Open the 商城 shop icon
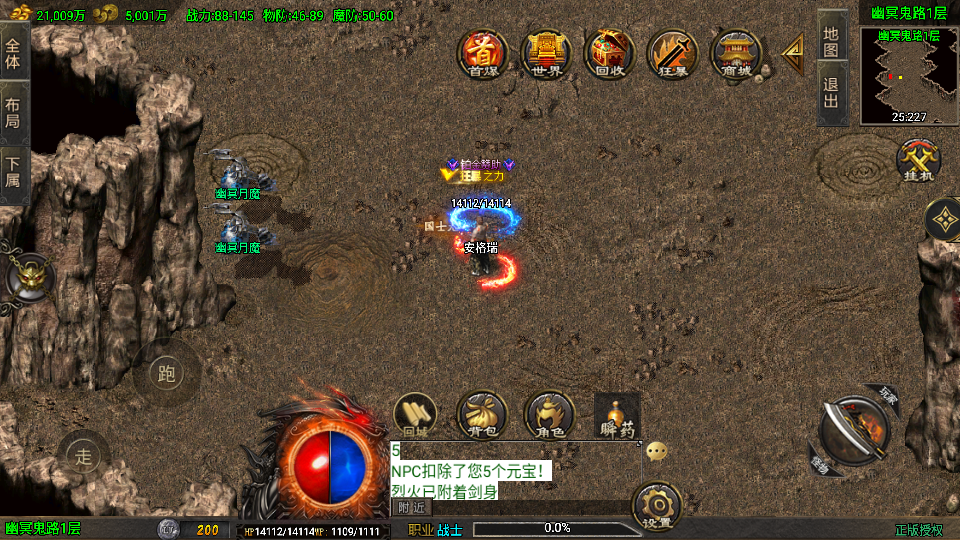 (x=736, y=53)
